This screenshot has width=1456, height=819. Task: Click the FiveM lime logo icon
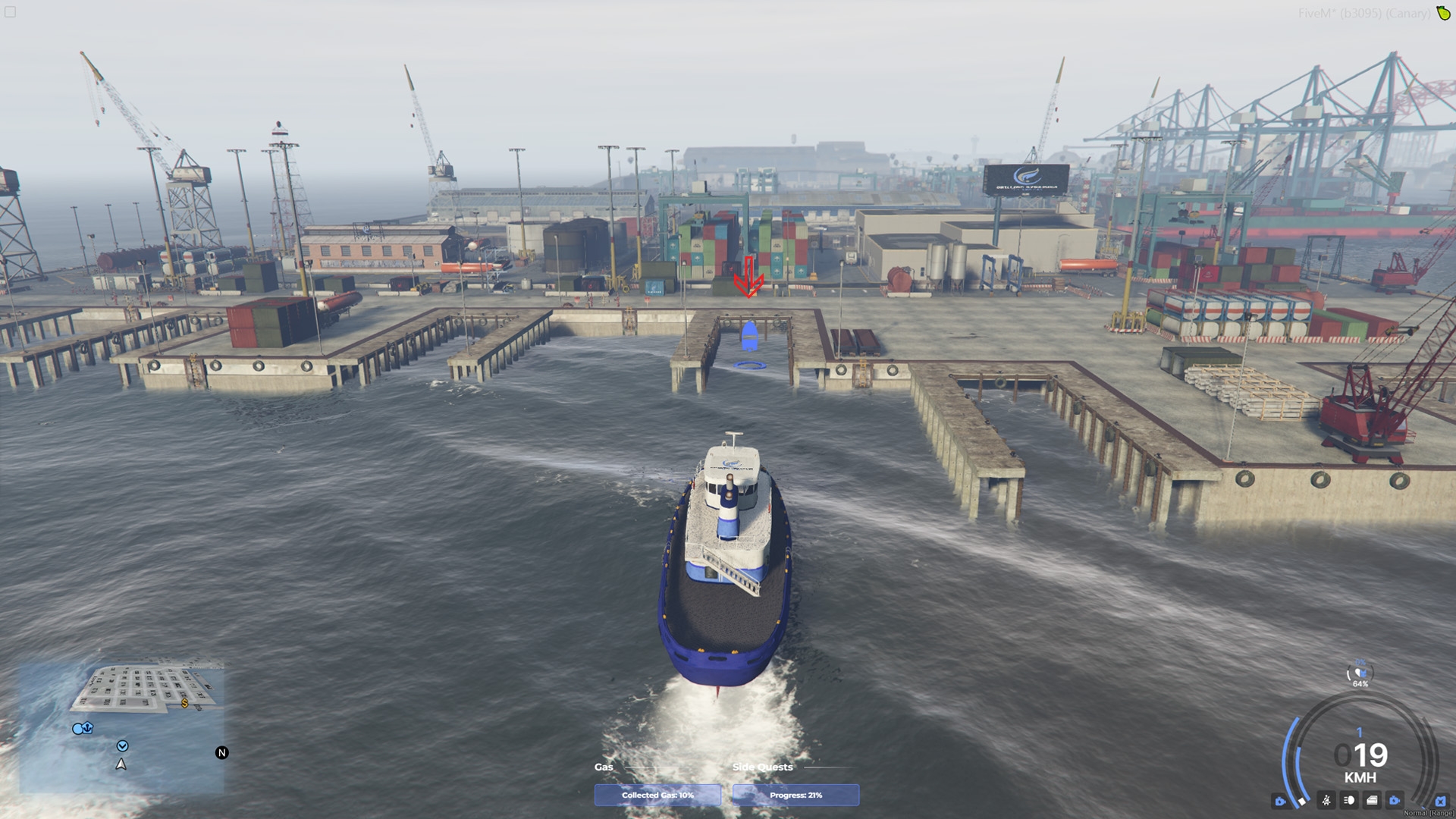pos(1443,13)
